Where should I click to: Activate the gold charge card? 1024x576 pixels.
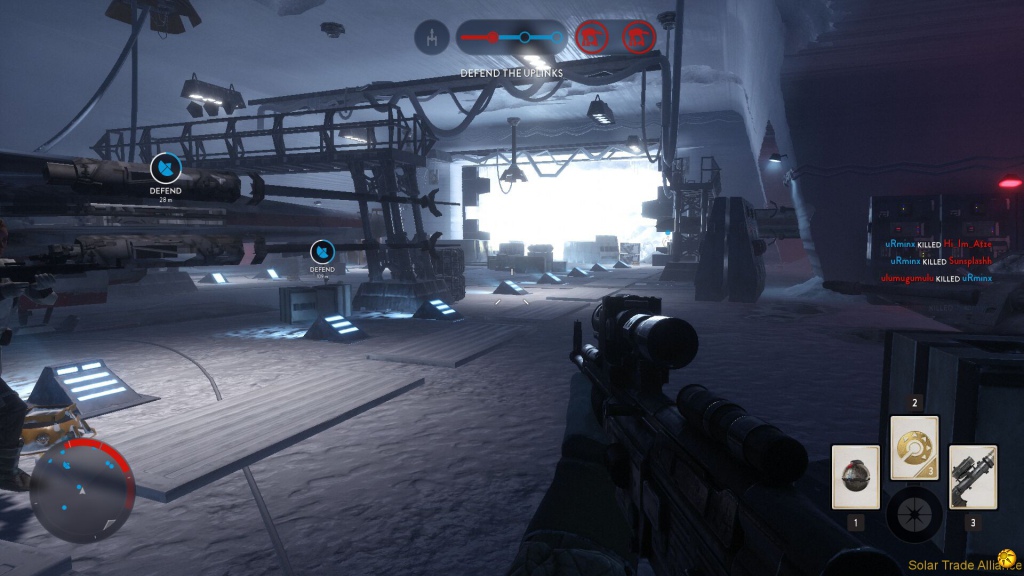[915, 448]
